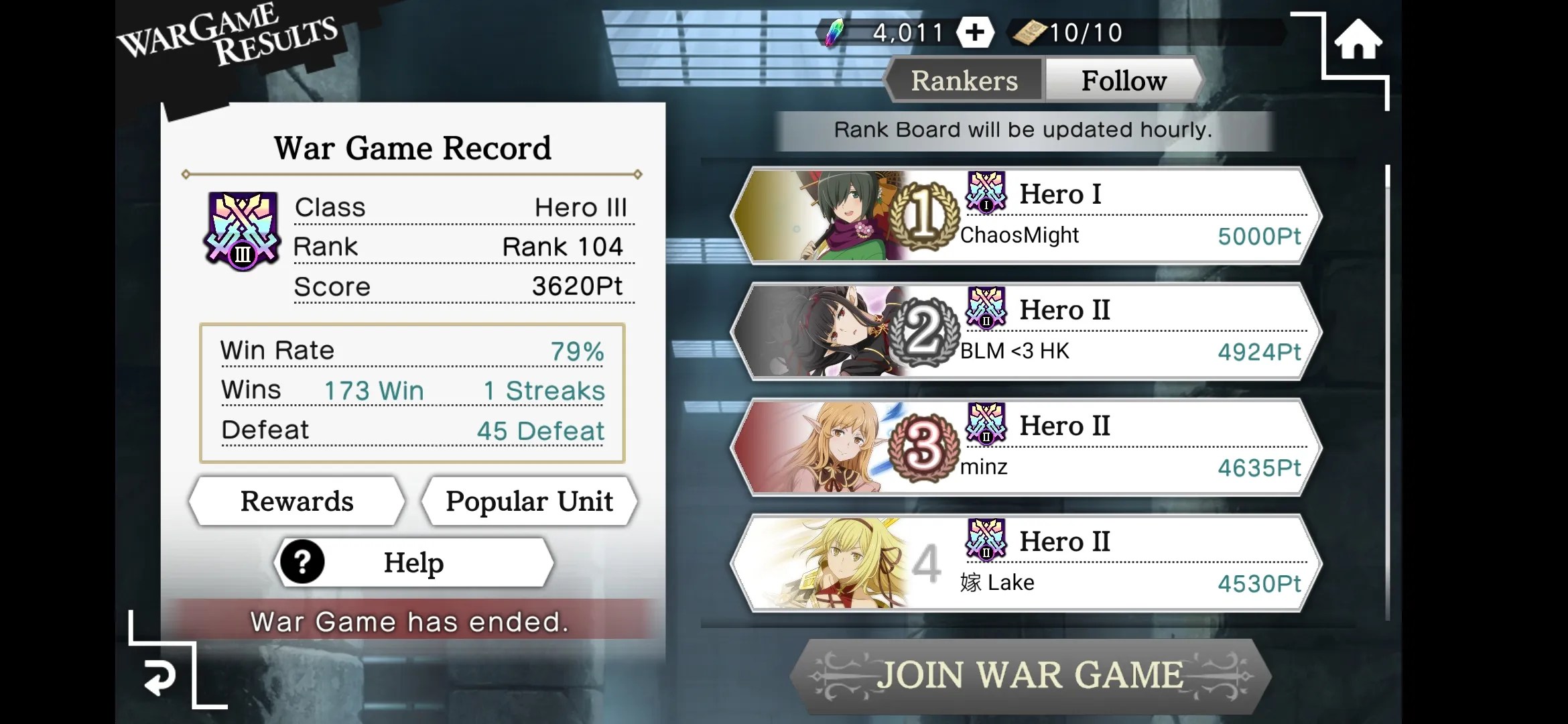1568x724 pixels.
Task: Open minz's third place entry
Action: pyautogui.click(x=1025, y=448)
